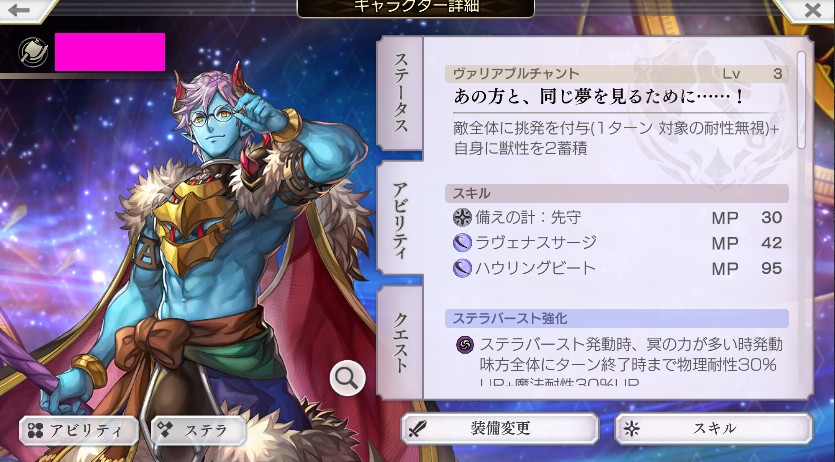835x462 pixels.
Task: Click the ability panel scrollbar
Action: 801,98
